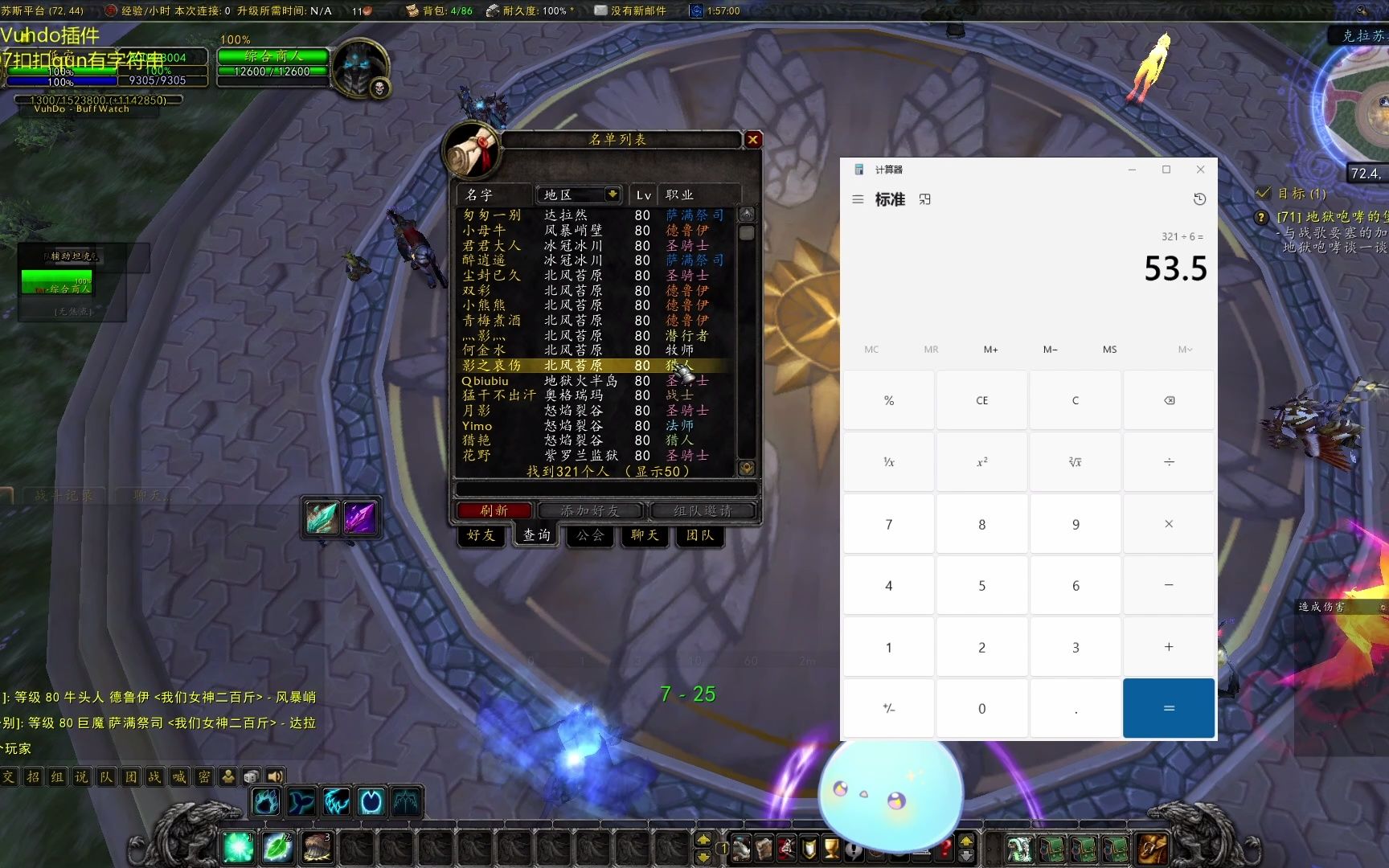The height and width of the screenshot is (868, 1389).
Task: Open the 地区 zone column dropdown
Action: pyautogui.click(x=613, y=194)
